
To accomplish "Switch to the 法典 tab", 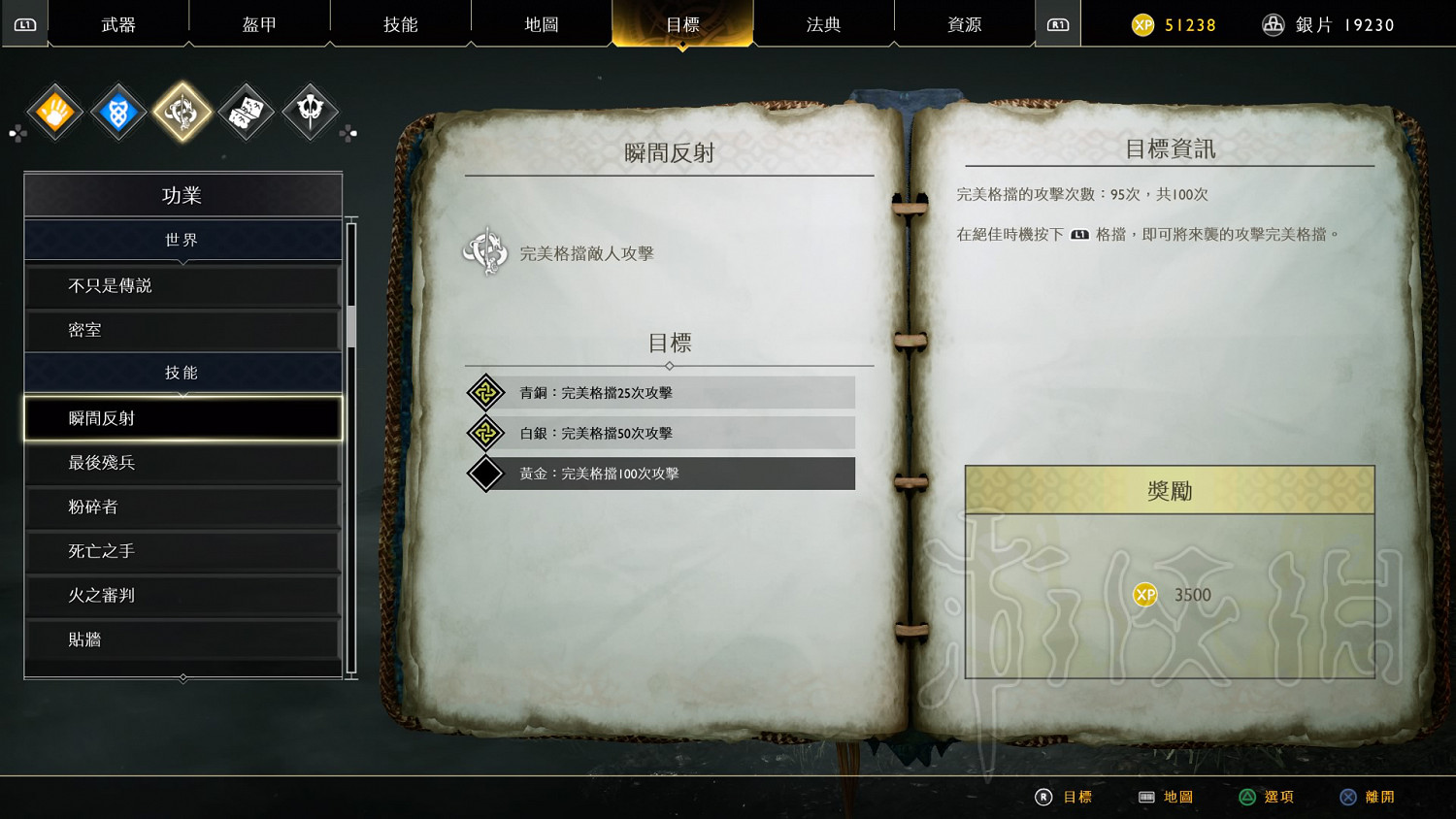I will point(823,24).
